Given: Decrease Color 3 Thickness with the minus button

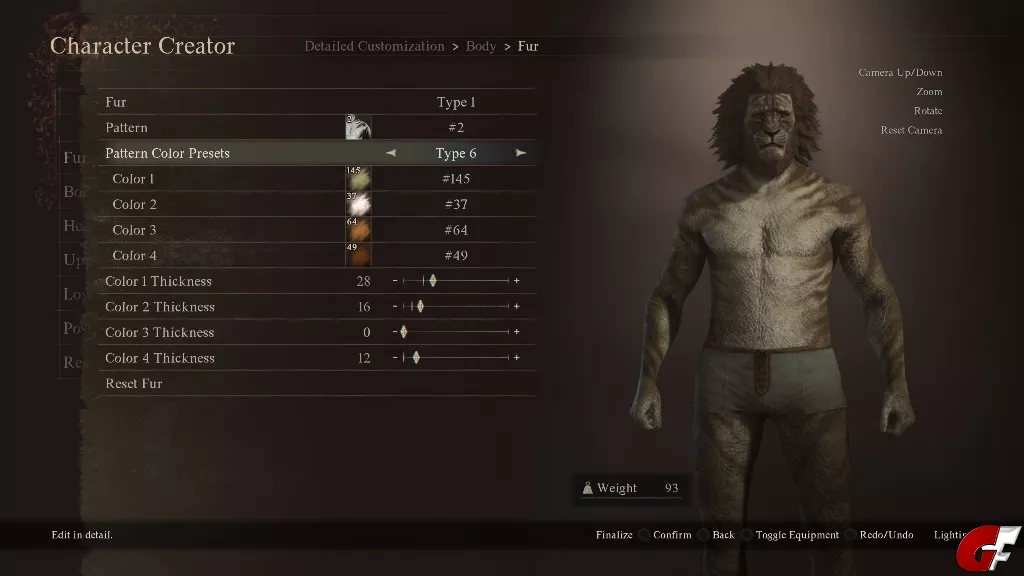Looking at the screenshot, I should click(x=395, y=332).
